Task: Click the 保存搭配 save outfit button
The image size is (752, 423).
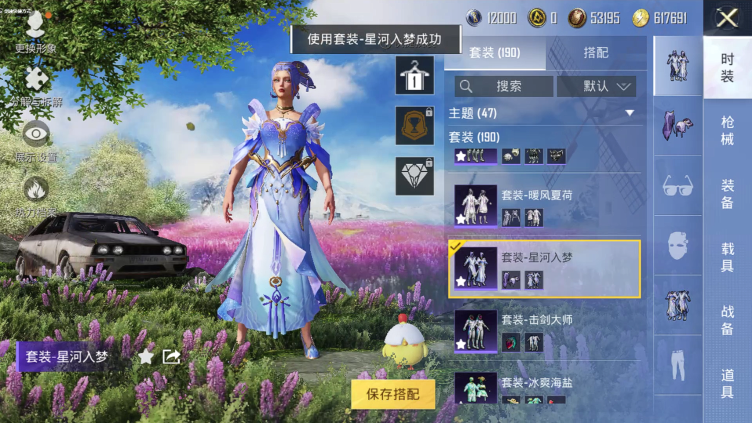Action: 393,394
